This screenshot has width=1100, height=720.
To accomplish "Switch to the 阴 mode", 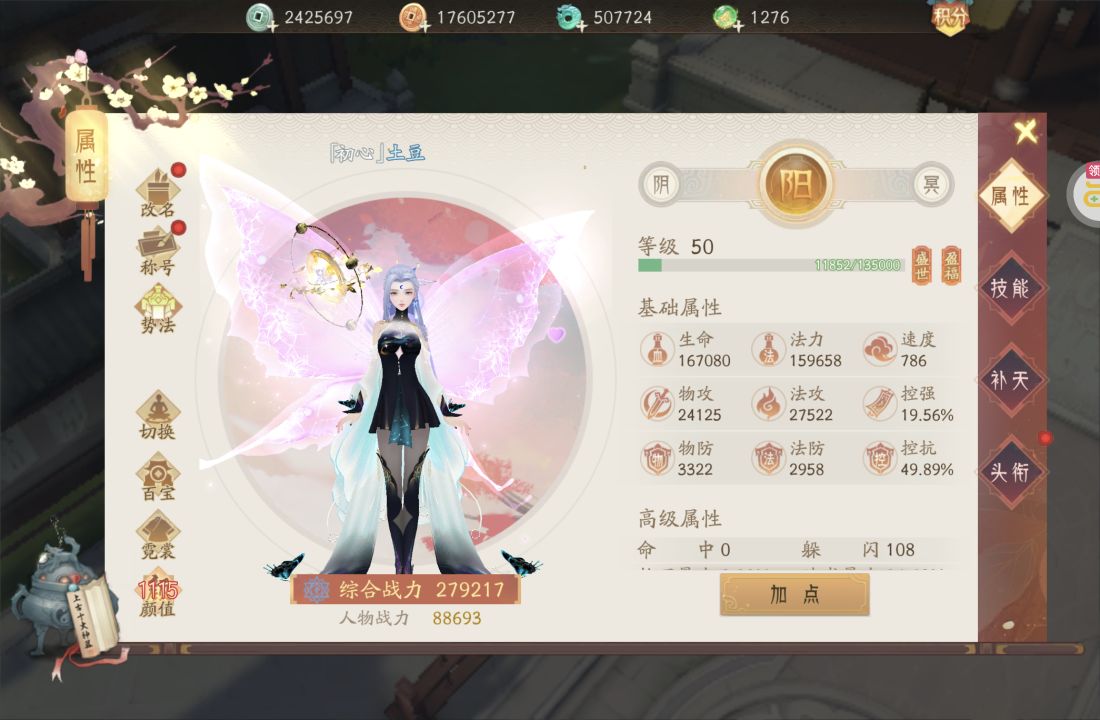I will click(x=660, y=184).
